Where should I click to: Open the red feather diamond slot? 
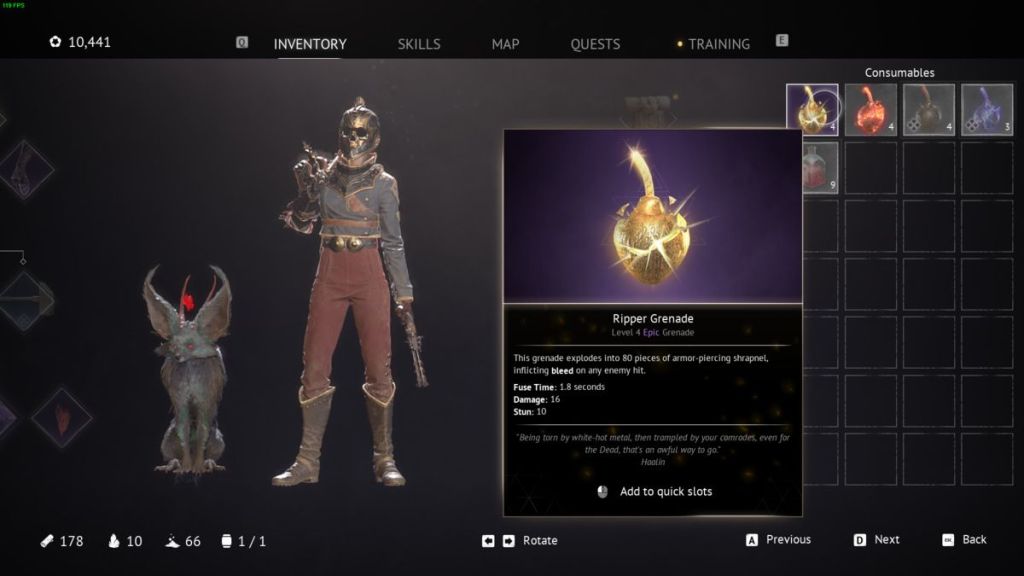62,417
